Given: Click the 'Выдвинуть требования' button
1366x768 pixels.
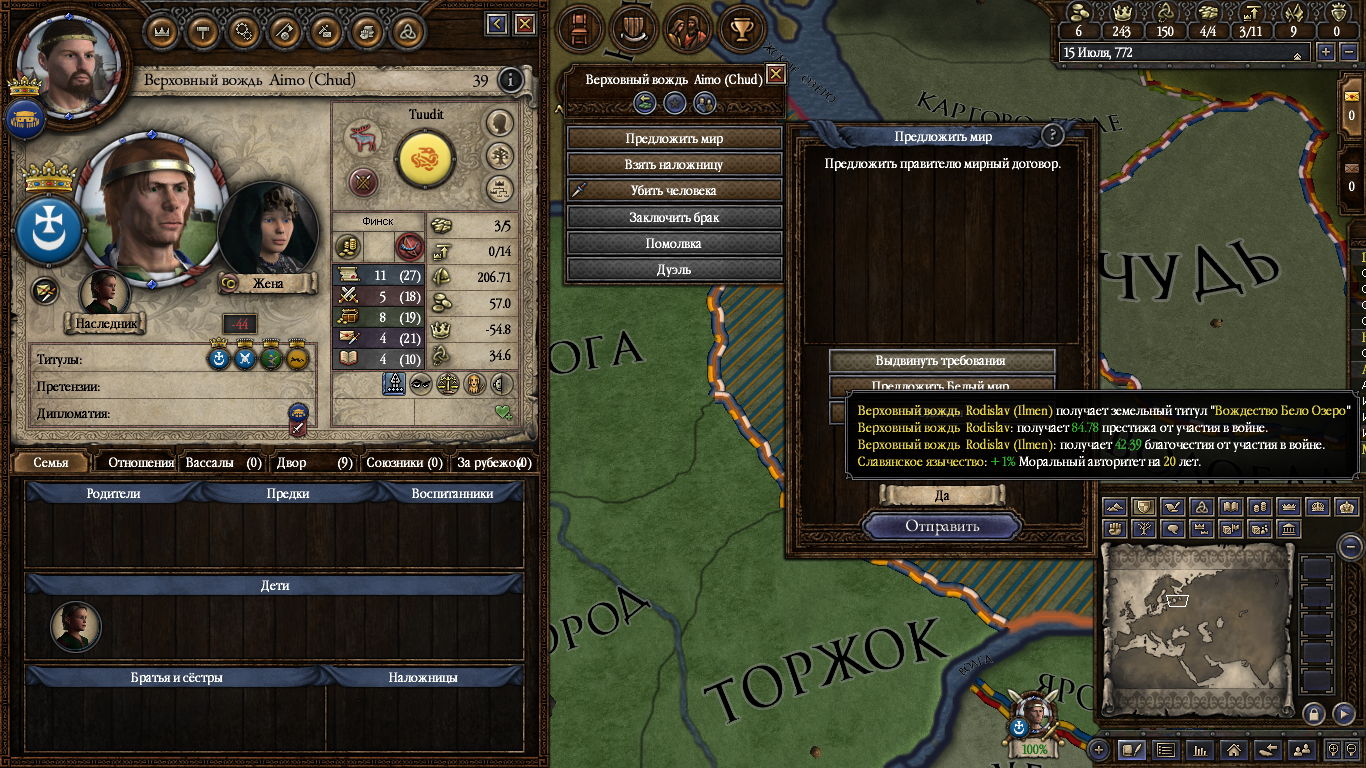Looking at the screenshot, I should click(x=941, y=361).
